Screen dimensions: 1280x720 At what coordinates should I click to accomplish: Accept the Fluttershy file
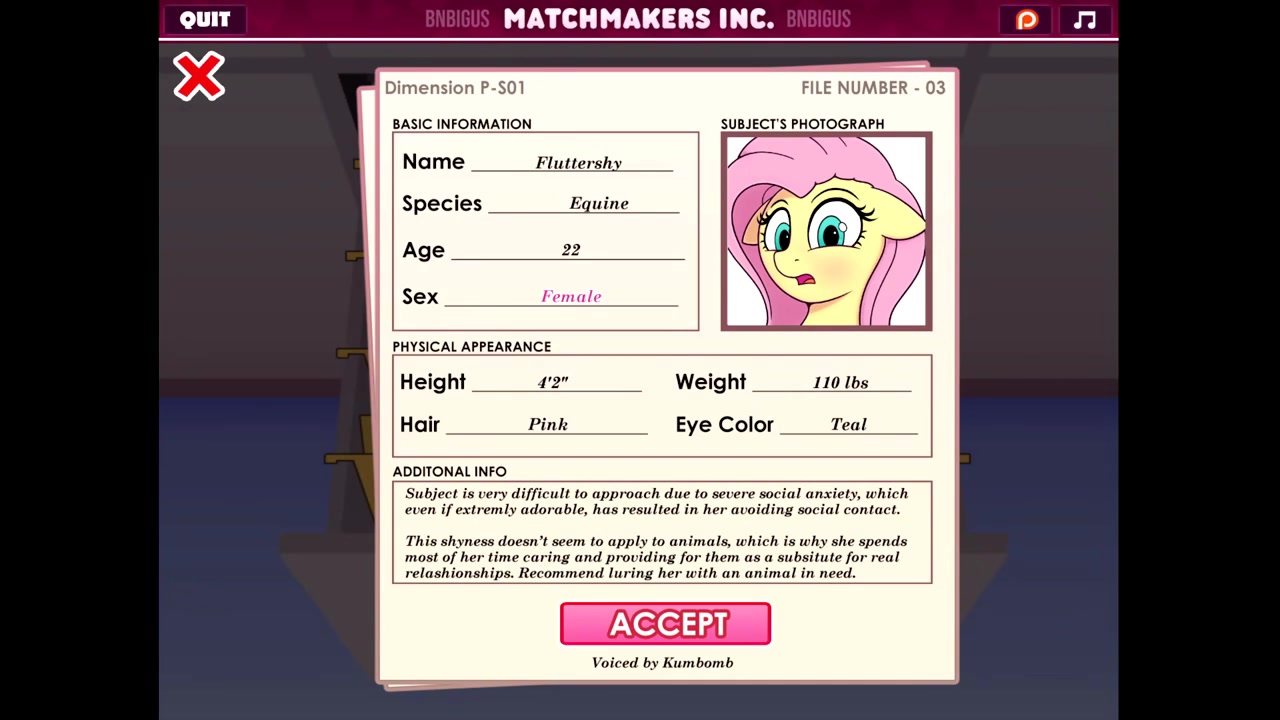665,624
